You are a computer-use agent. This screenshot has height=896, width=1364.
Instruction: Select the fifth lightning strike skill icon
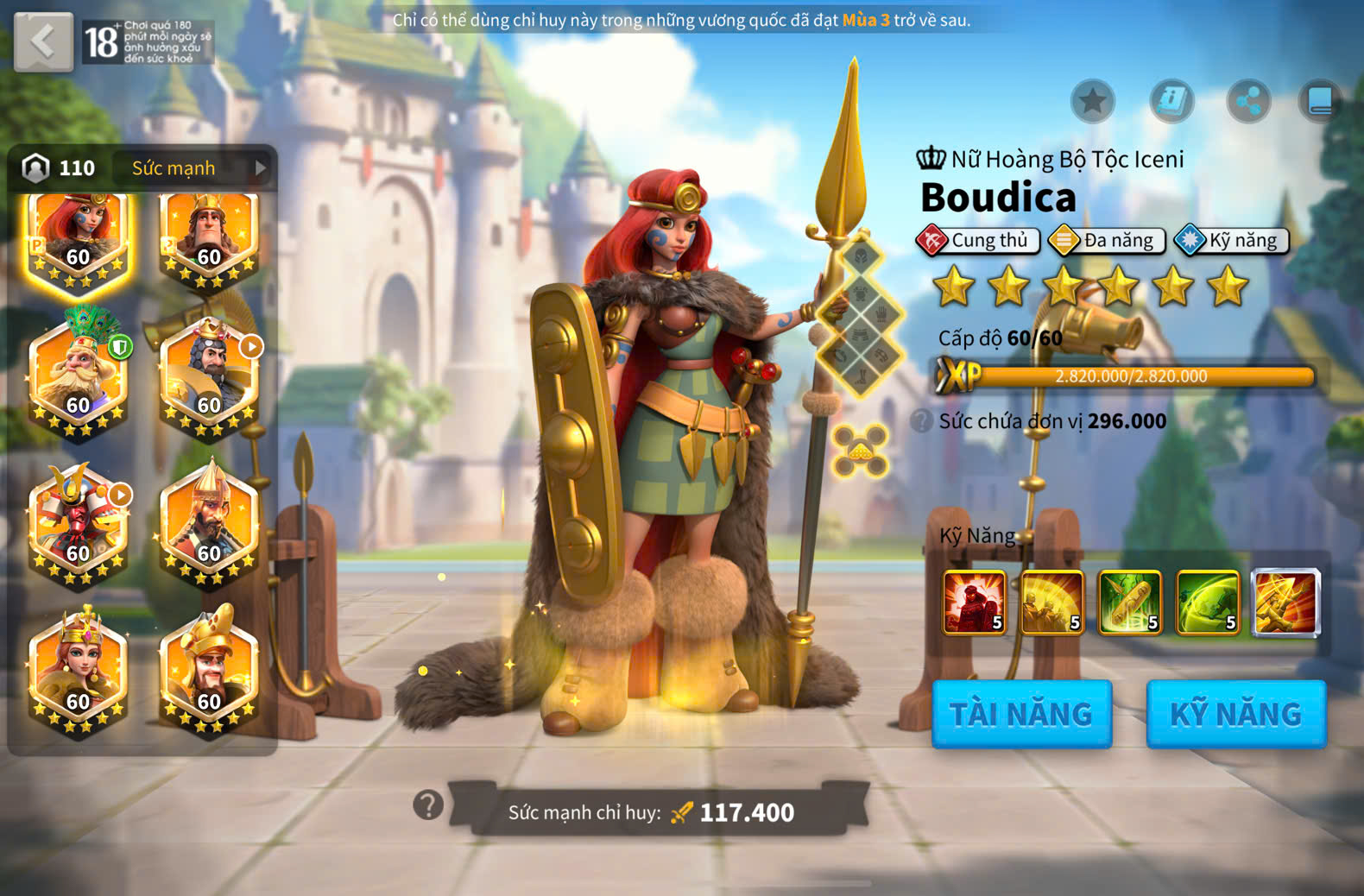[1285, 602]
